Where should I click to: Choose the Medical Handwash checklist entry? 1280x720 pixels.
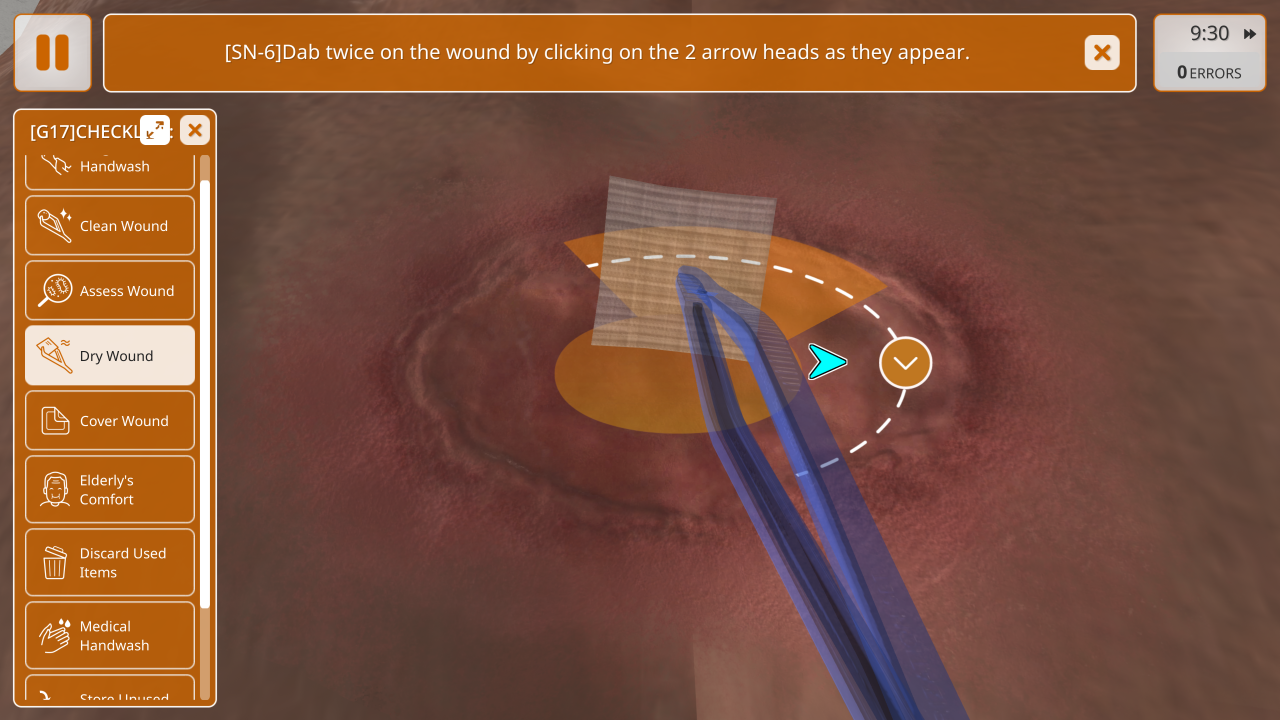(110, 636)
